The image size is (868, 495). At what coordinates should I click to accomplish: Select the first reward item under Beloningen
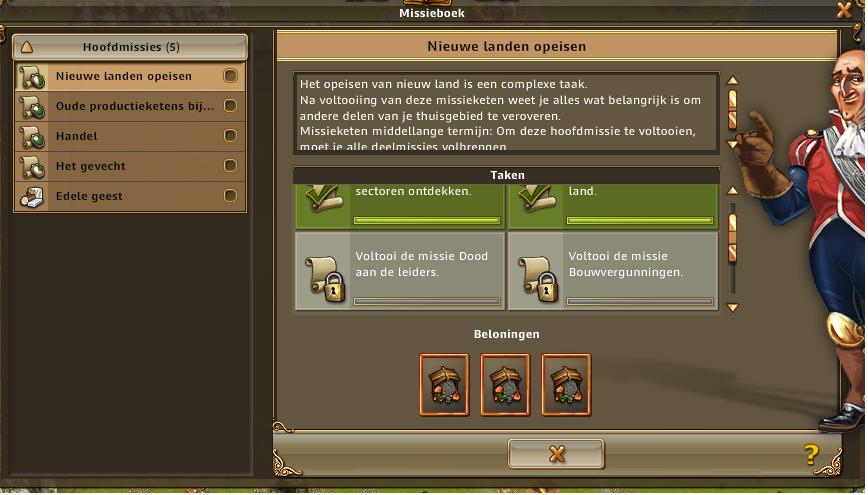444,384
